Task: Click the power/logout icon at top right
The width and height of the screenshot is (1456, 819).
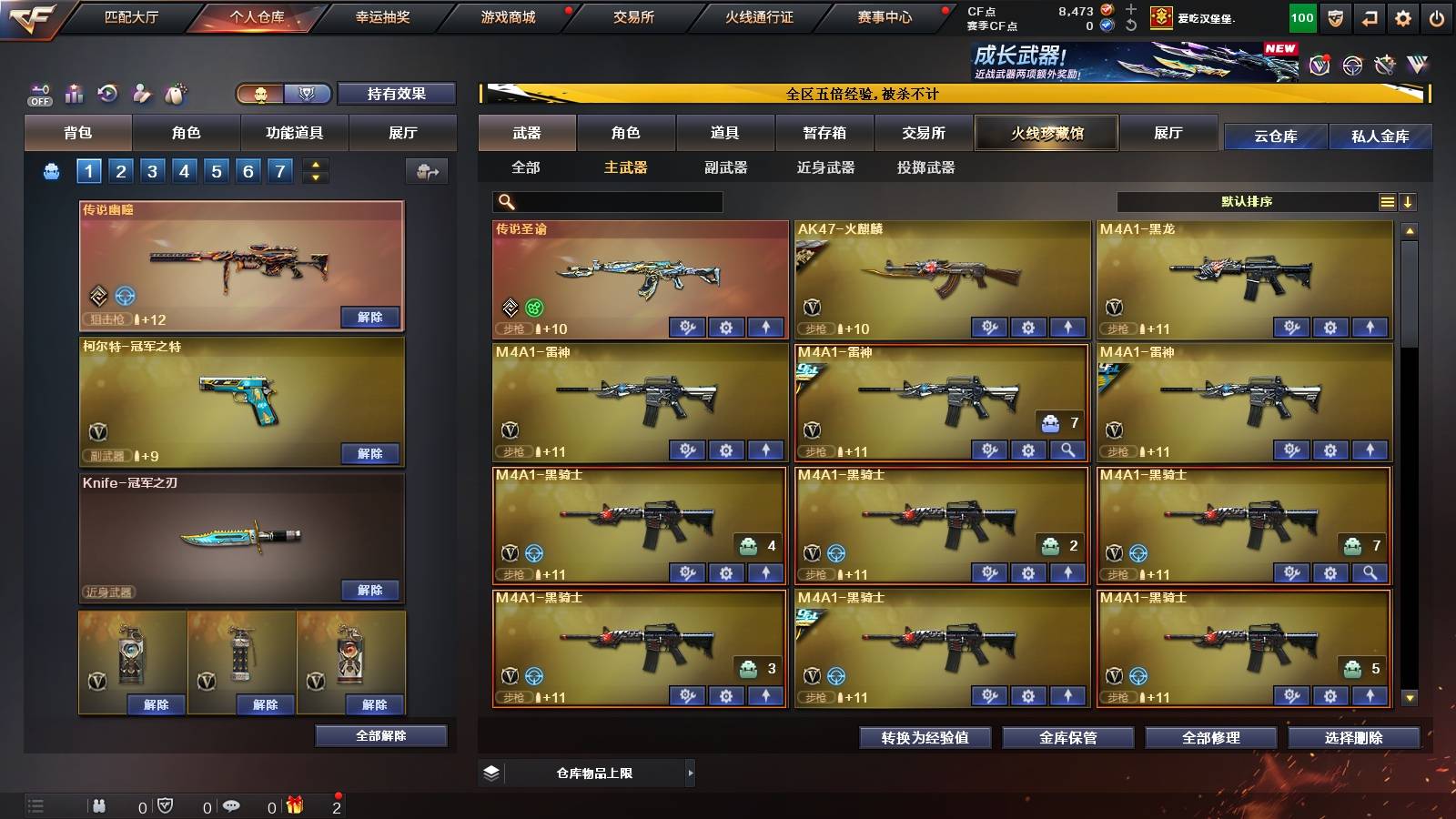Action: pyautogui.click(x=1438, y=16)
